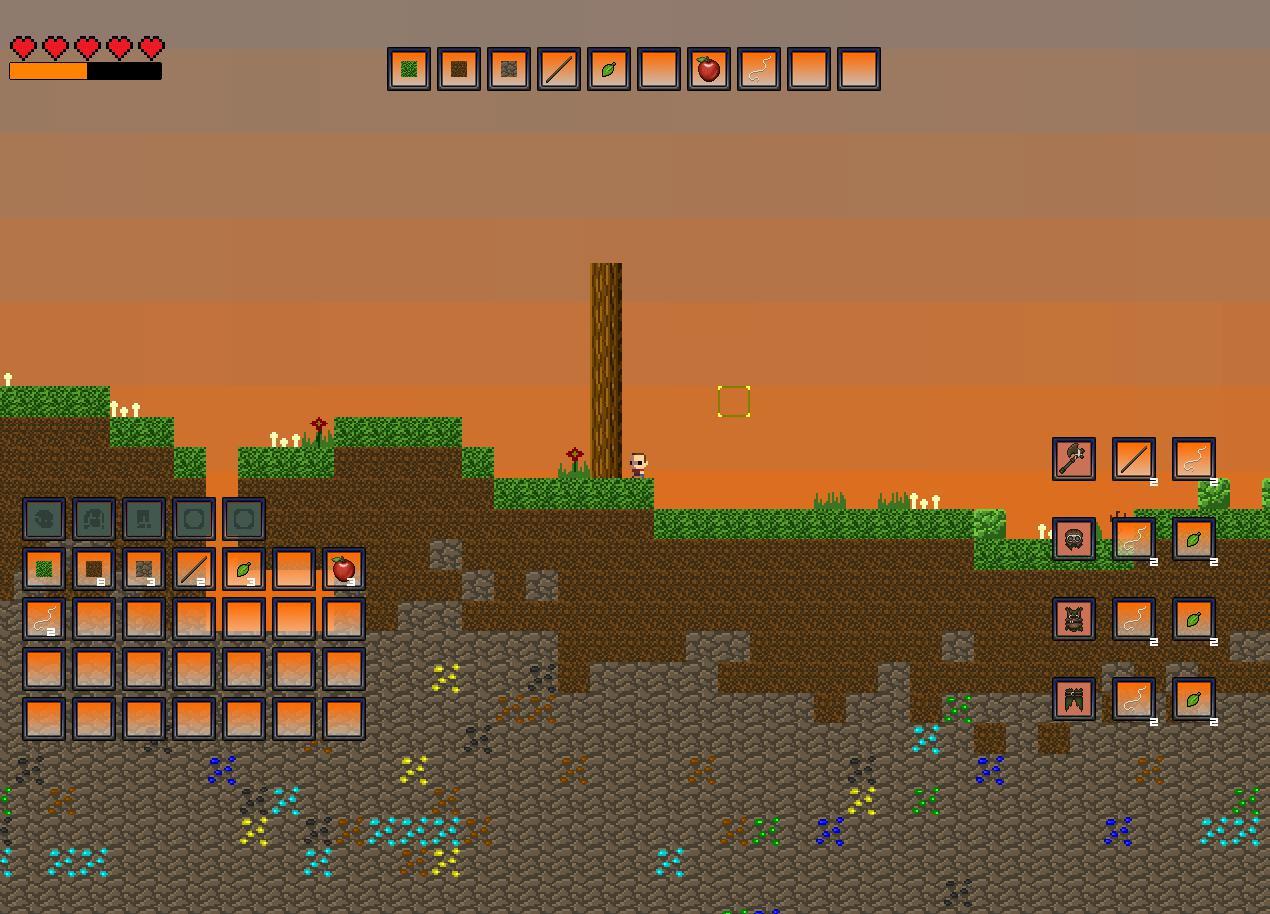This screenshot has width=1270, height=914.
Task: Pick up the stone stack from inventory
Action: point(144,569)
